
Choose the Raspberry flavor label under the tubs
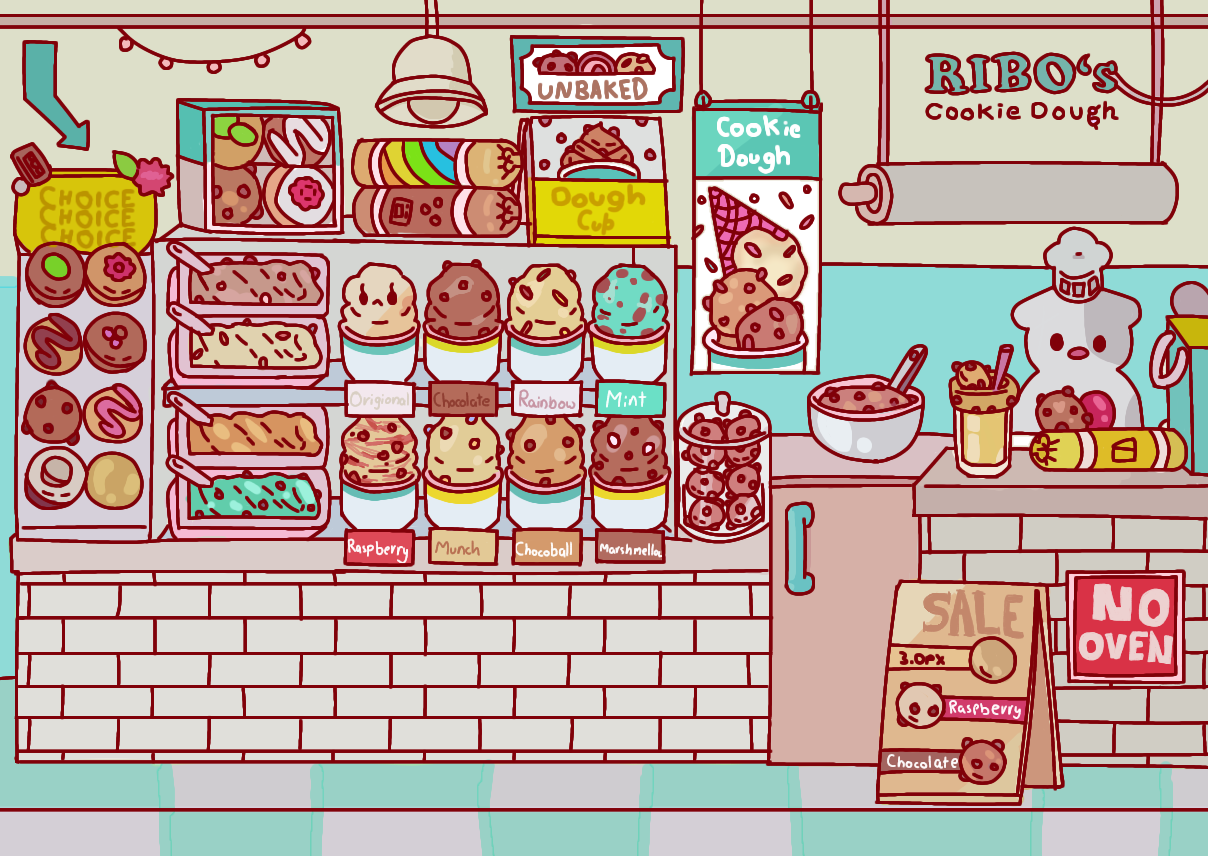[379, 548]
